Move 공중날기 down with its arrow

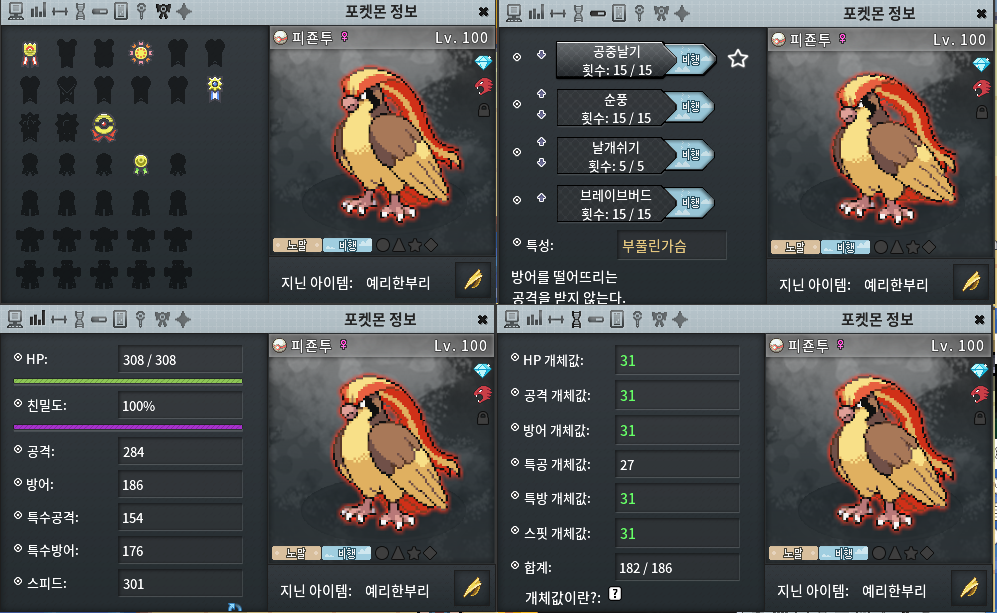541,55
